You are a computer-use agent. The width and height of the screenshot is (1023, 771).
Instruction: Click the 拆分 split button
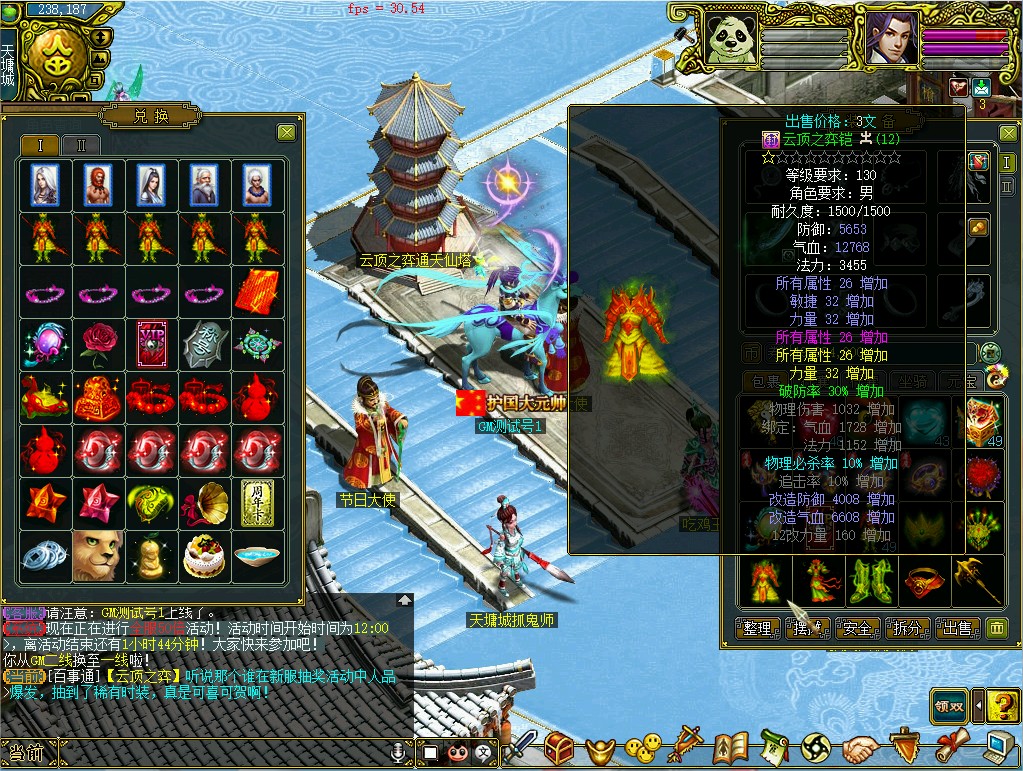click(907, 628)
